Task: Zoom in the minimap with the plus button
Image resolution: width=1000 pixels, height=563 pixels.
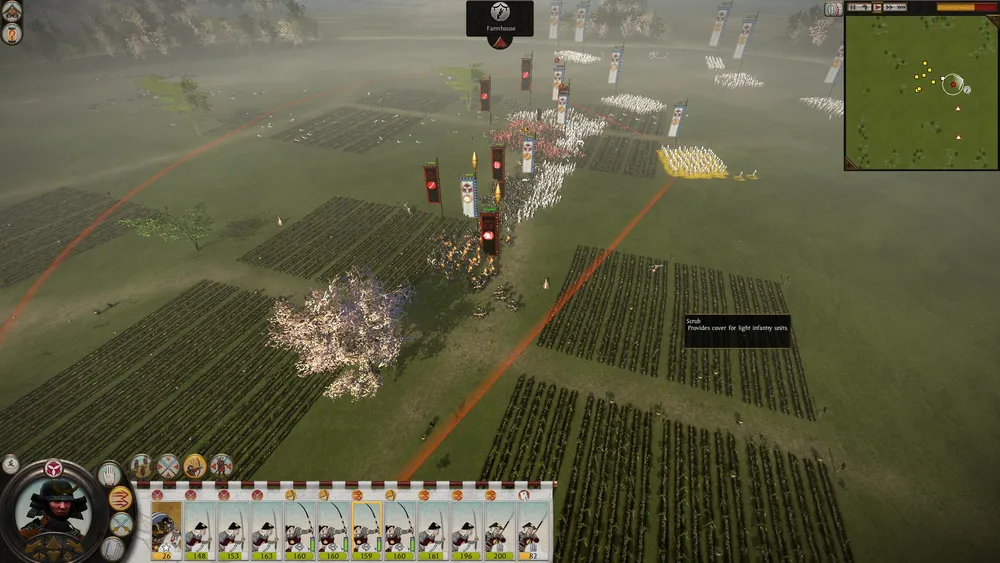Action: [833, 9]
